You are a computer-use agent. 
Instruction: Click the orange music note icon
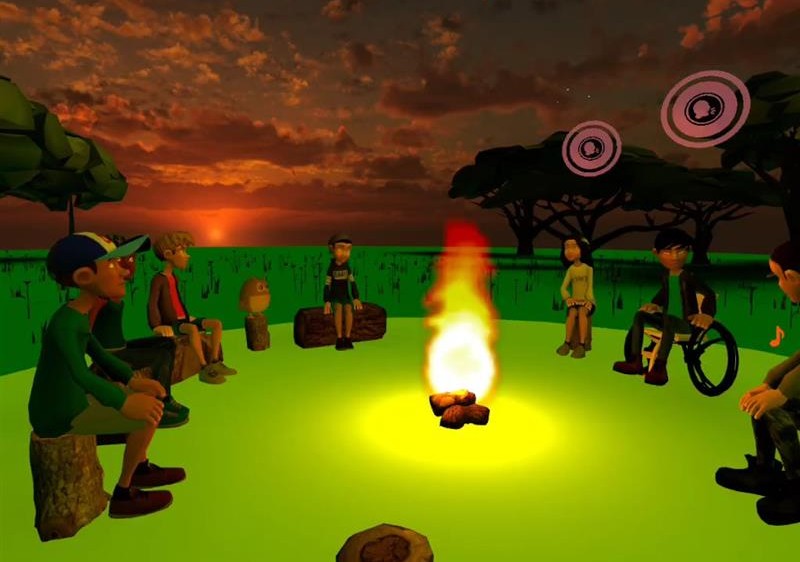pyautogui.click(x=776, y=337)
